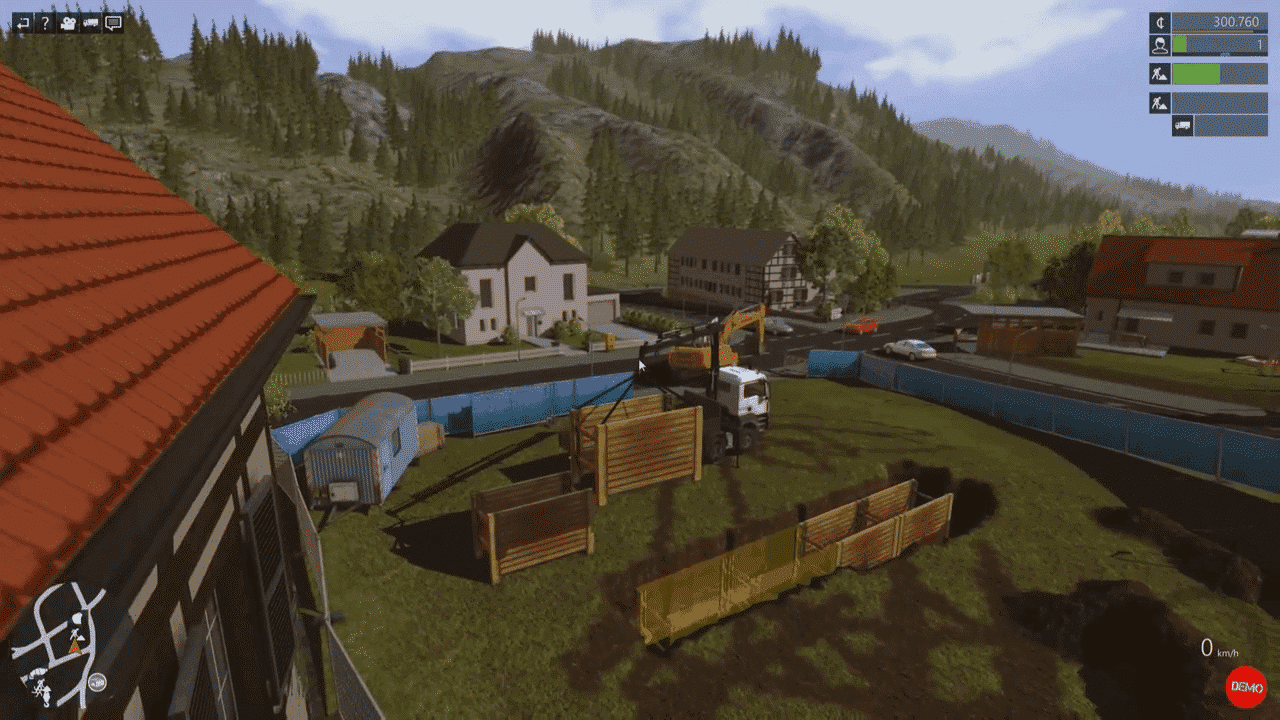Click the currency symbol icon
Screen dimensions: 1280x720
(1159, 22)
